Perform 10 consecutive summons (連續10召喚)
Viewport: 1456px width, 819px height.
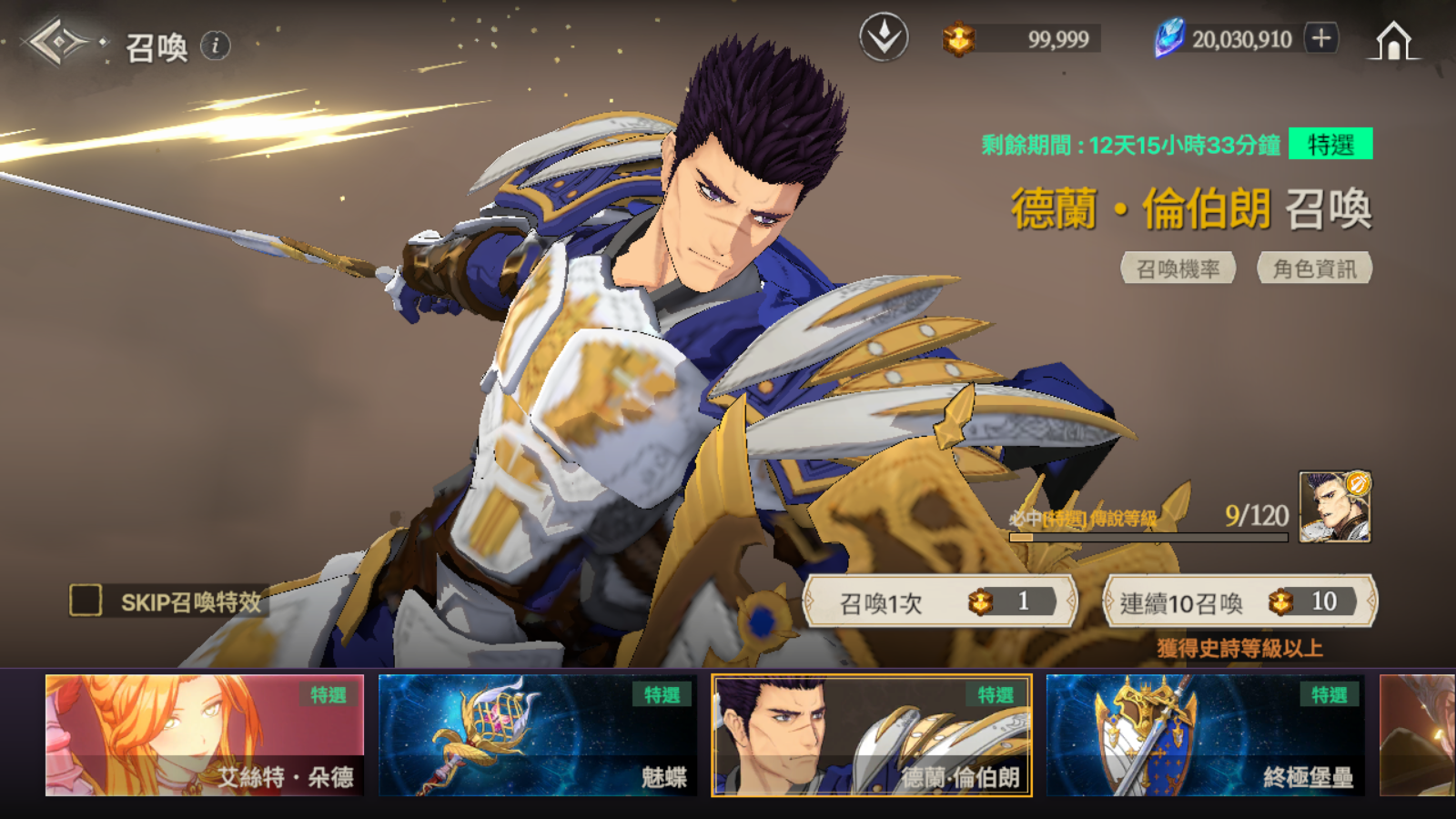(x=1239, y=602)
